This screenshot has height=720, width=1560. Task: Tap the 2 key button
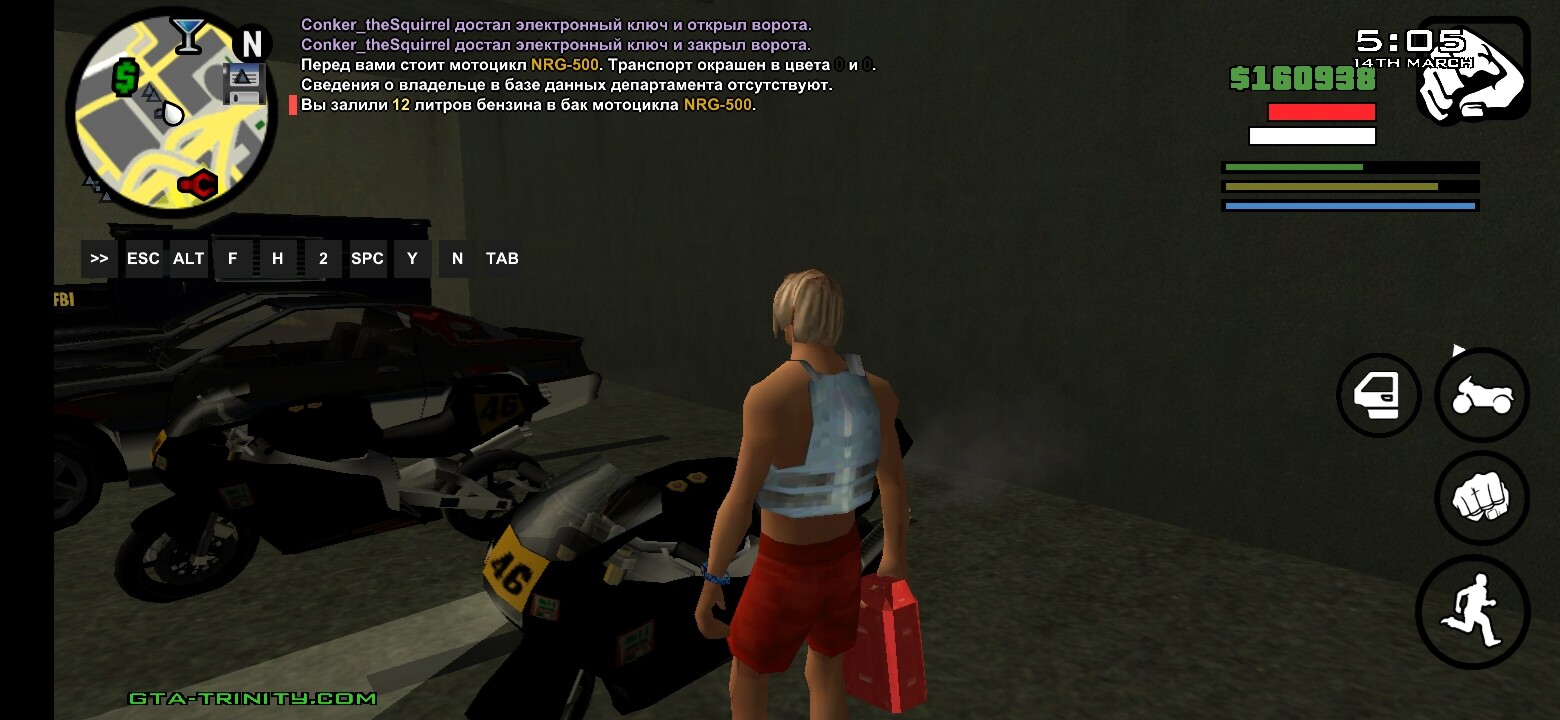323,258
